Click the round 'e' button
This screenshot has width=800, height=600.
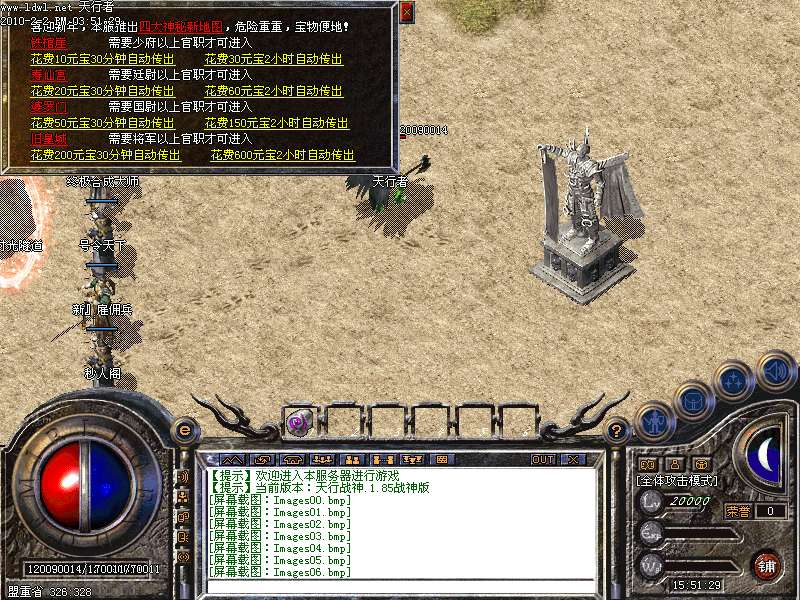(x=183, y=431)
